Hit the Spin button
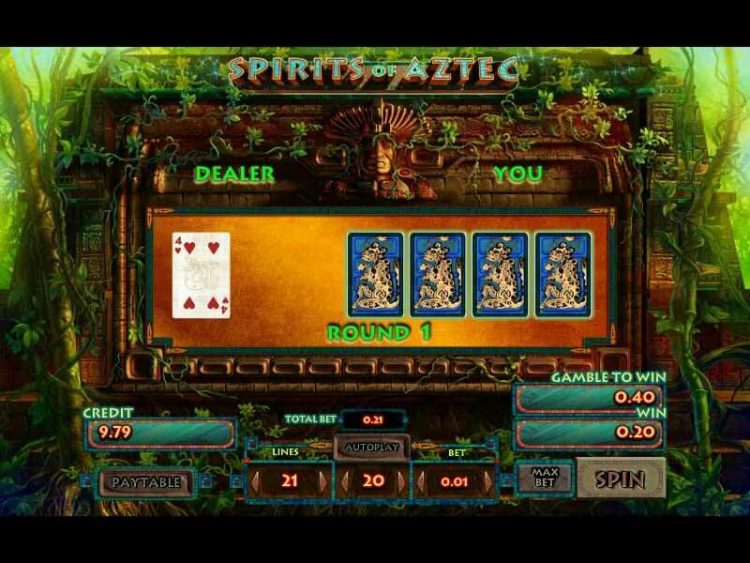 click(620, 479)
